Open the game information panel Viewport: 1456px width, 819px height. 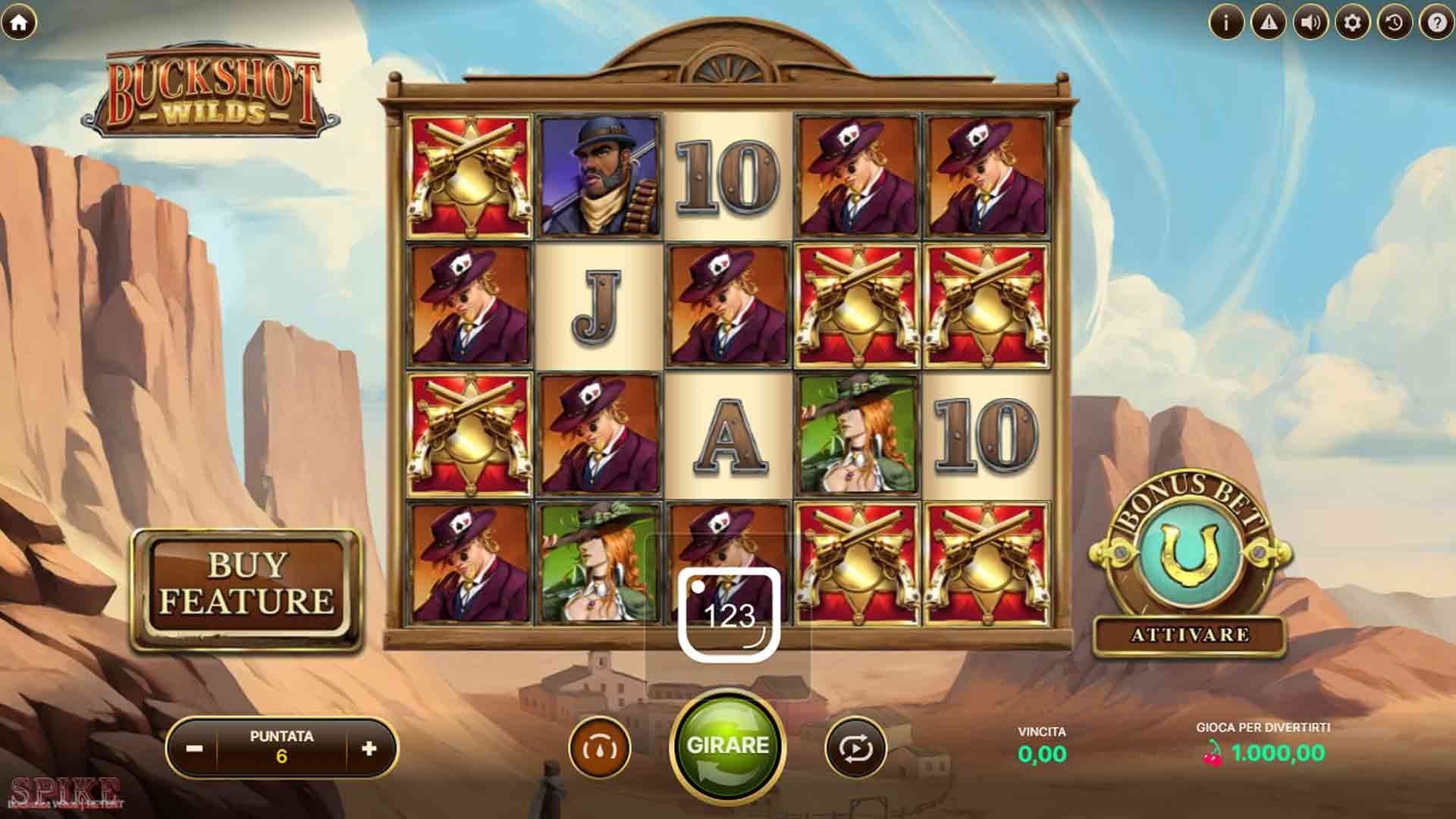pos(1225,23)
